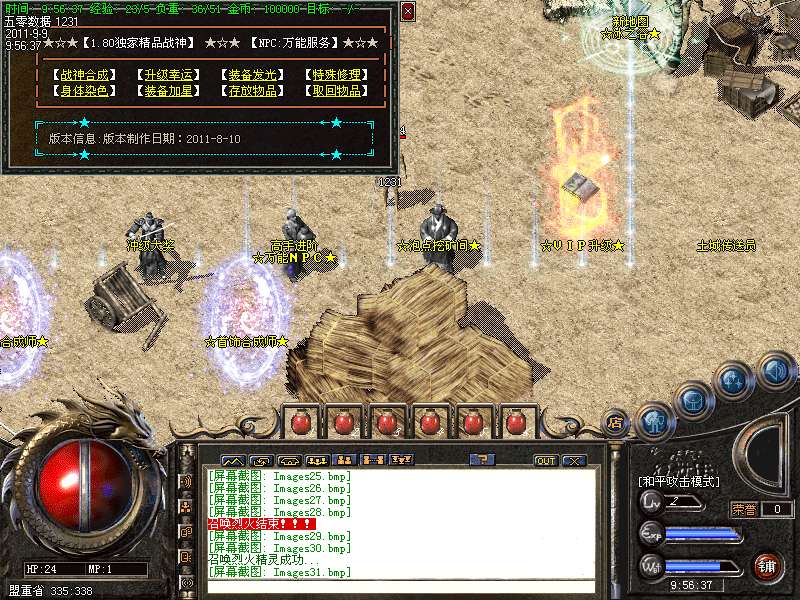Viewport: 800px width, 600px height.
Task: Open the 装备发光 service
Action: click(x=249, y=75)
